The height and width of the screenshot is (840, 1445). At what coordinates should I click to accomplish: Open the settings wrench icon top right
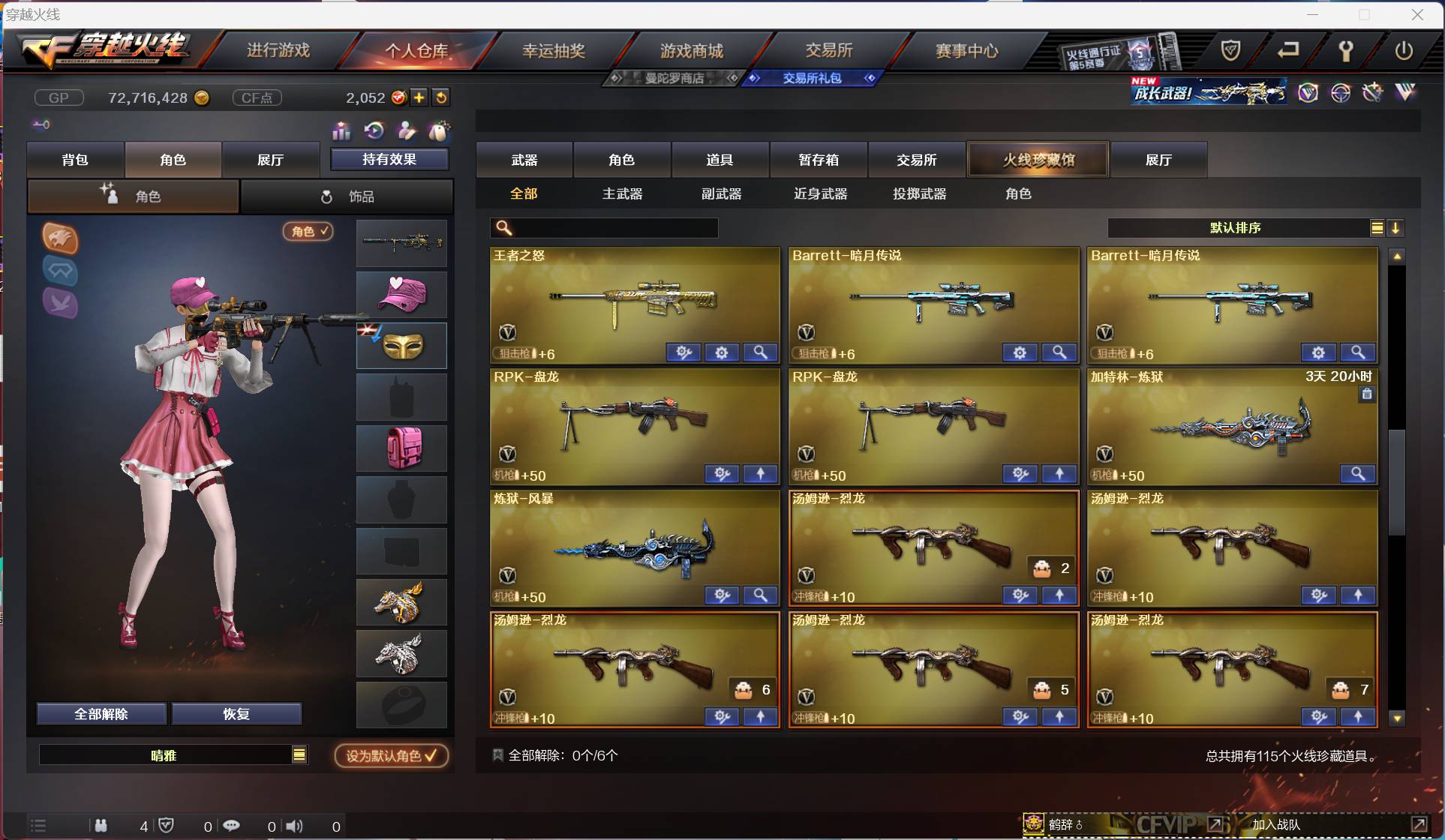(1347, 51)
